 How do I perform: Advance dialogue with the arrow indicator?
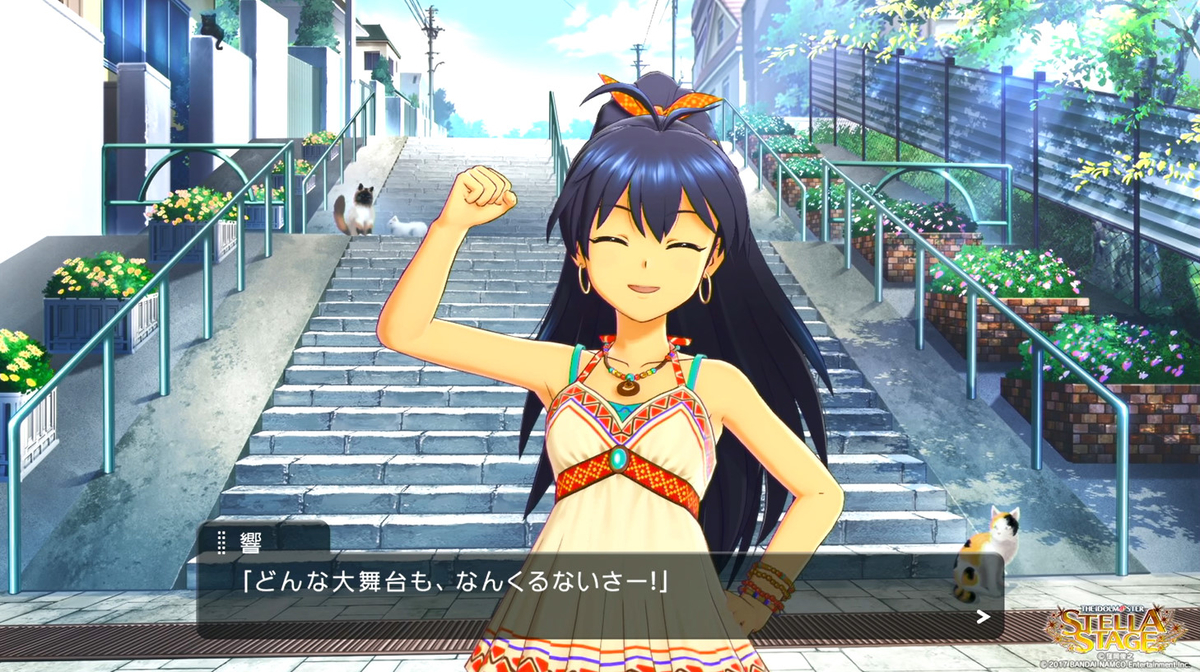click(x=983, y=617)
